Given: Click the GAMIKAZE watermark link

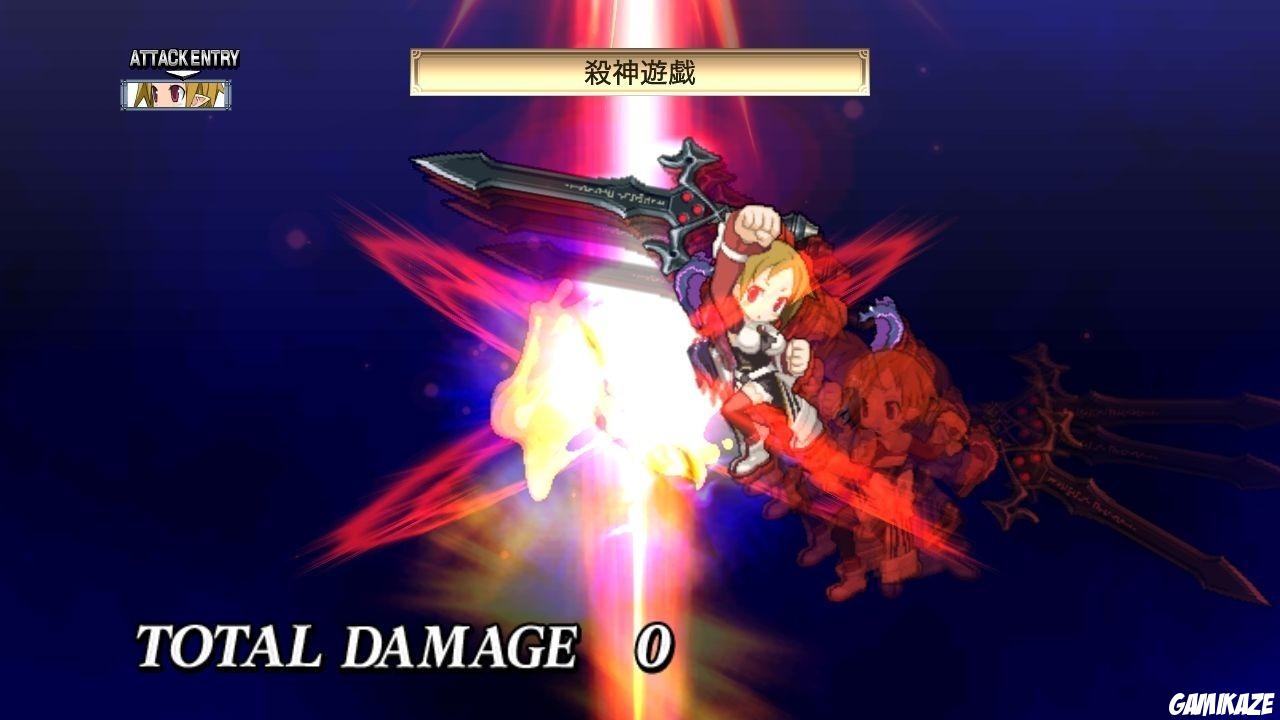Looking at the screenshot, I should 1221,703.
